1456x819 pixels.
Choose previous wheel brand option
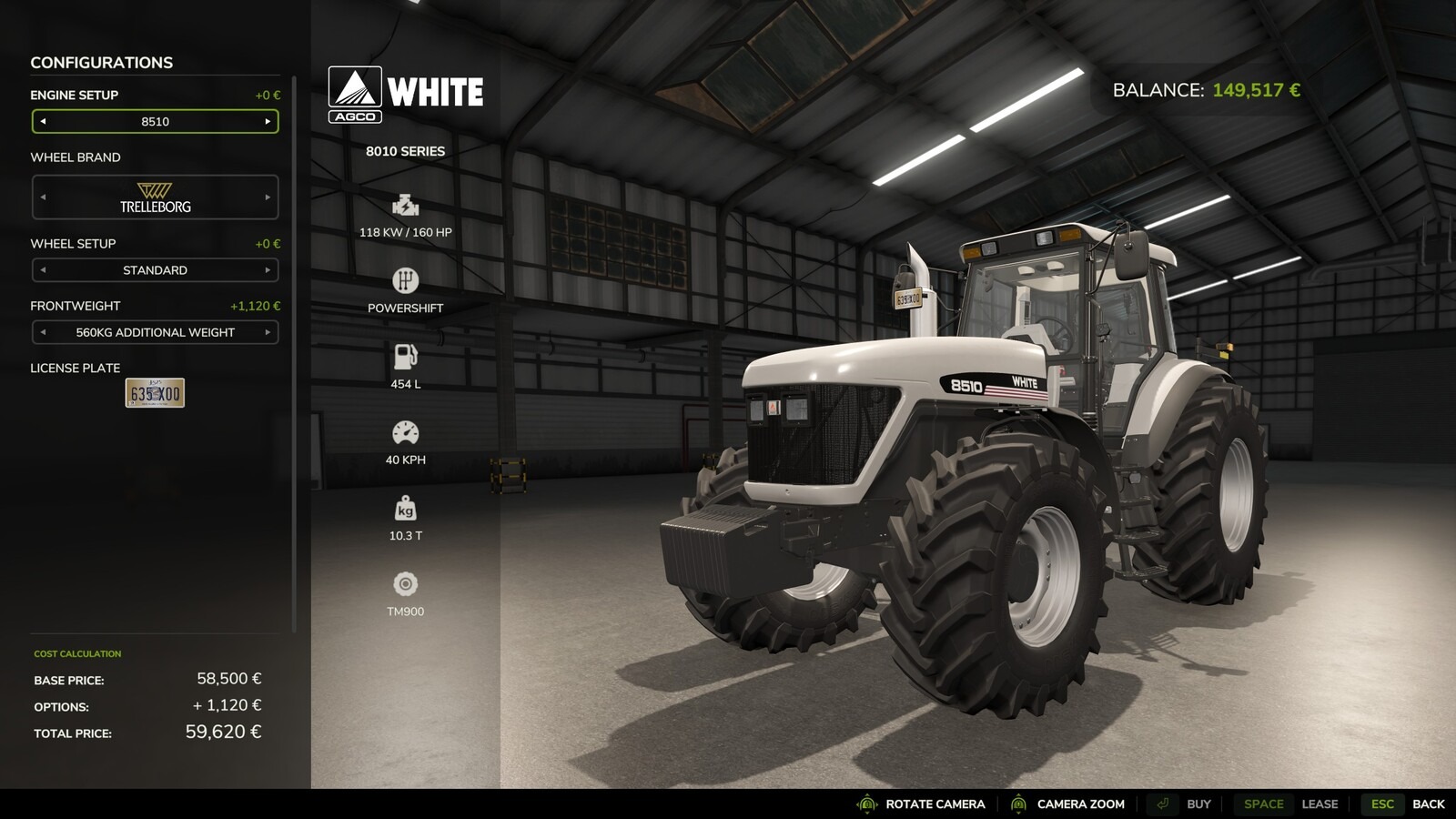tap(43, 197)
